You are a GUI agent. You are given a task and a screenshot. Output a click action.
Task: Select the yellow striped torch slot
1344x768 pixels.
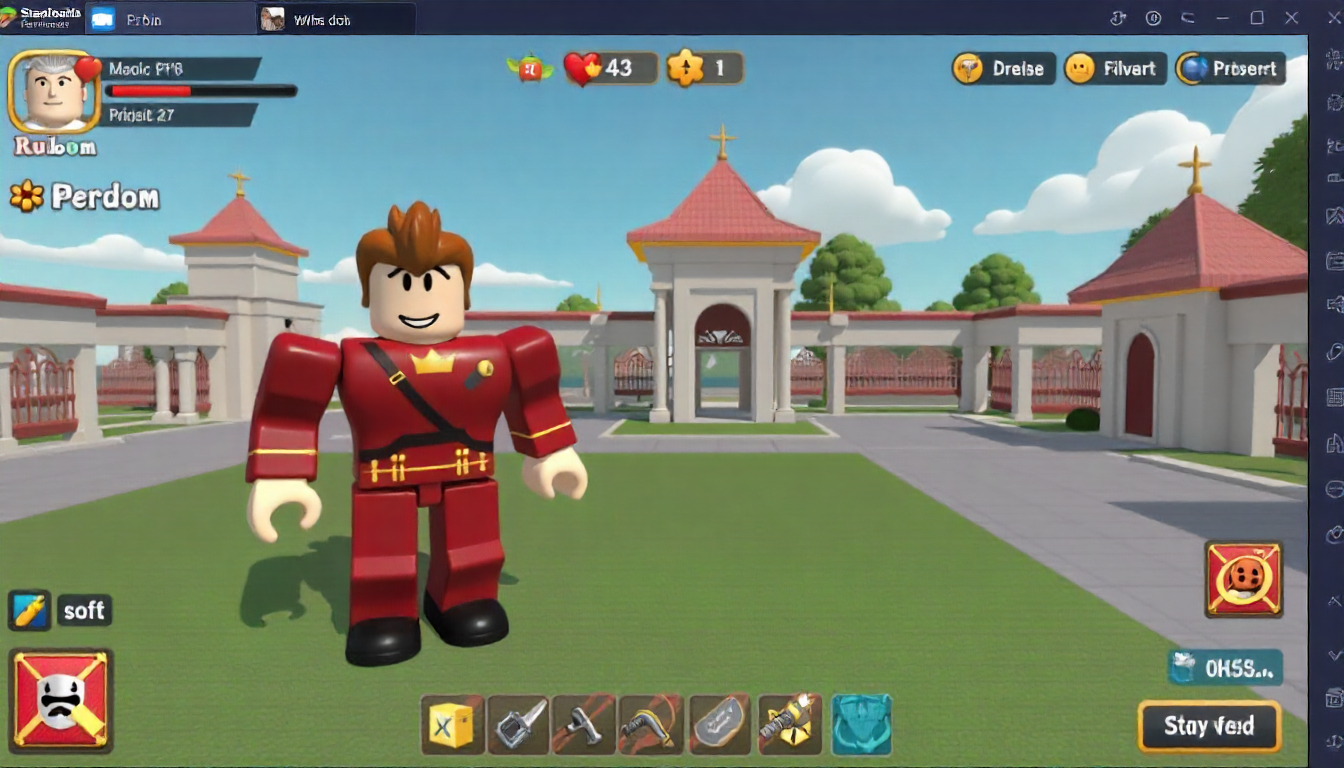coord(789,724)
